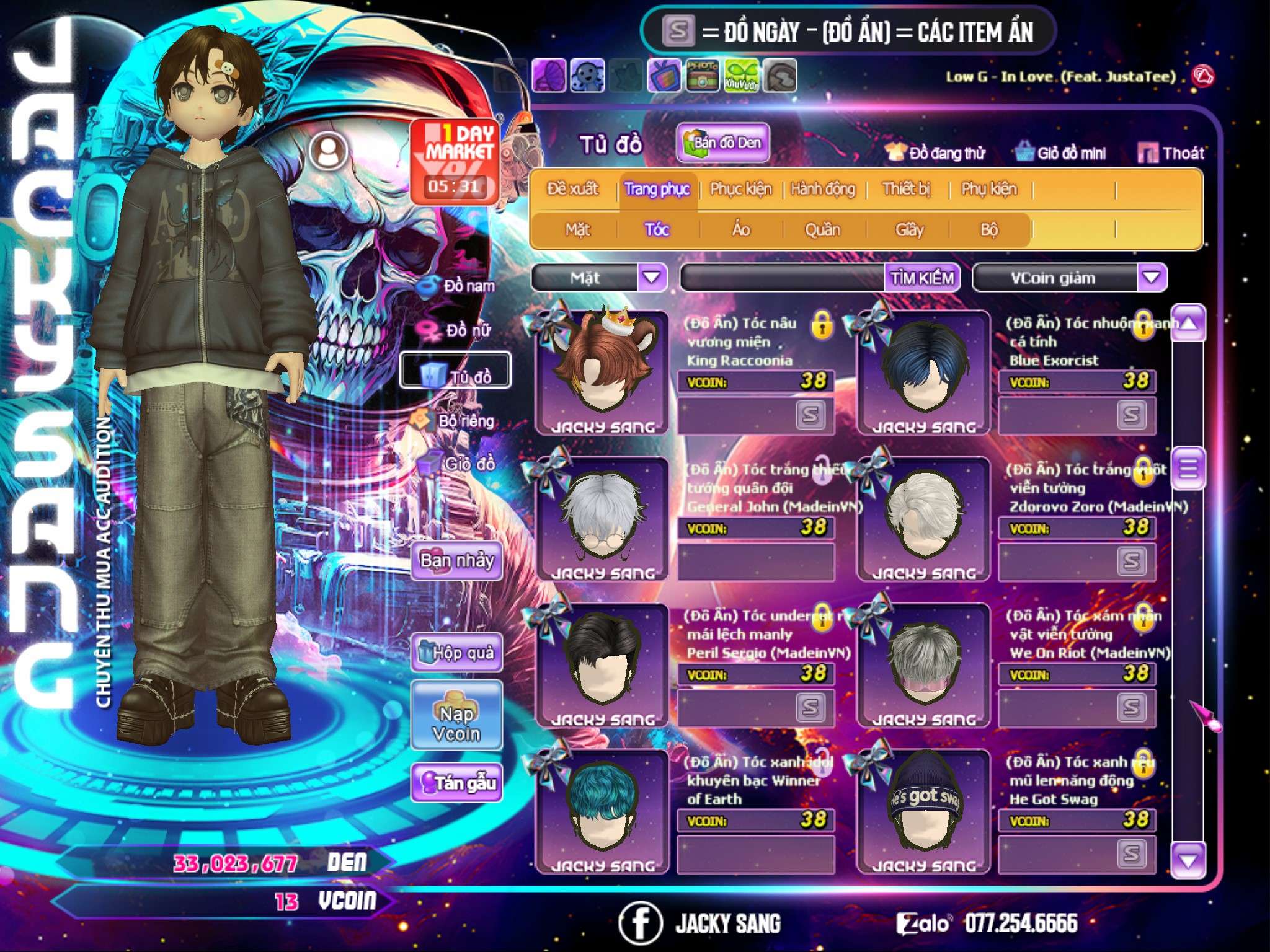1270x952 pixels.
Task: Open the 1 Day Market icon
Action: (x=455, y=161)
